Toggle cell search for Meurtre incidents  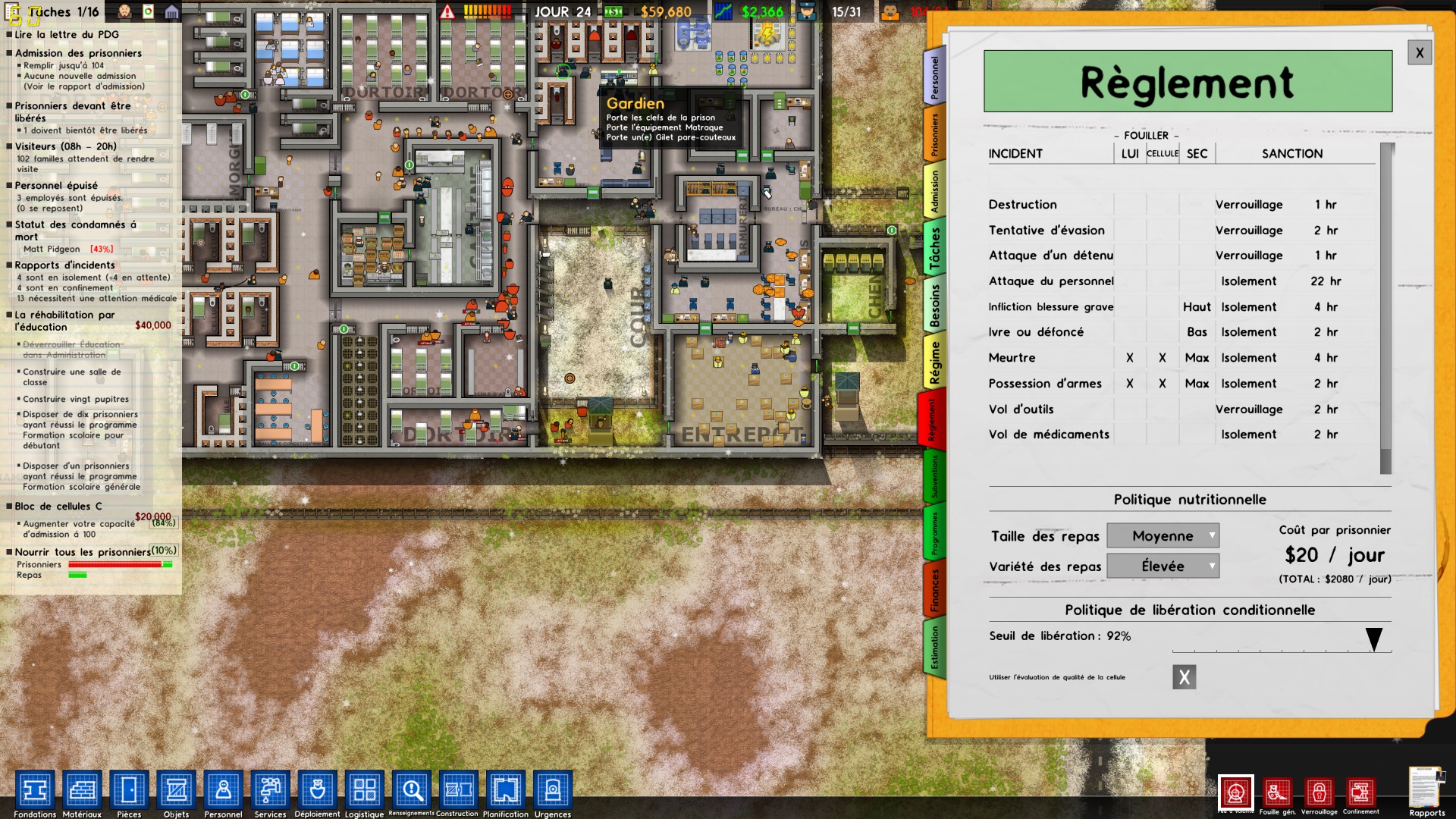1162,357
